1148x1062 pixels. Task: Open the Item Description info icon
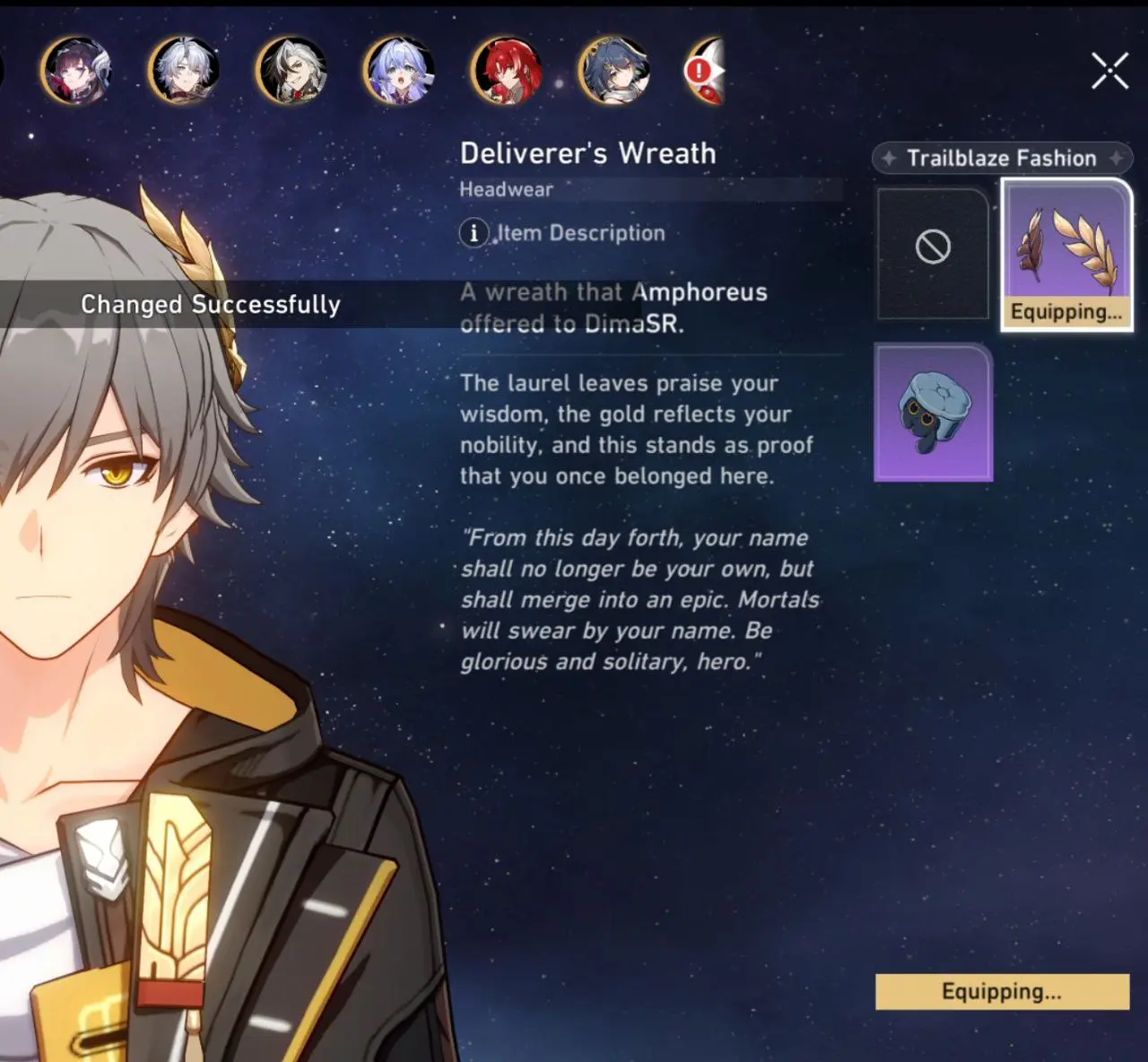coord(474,233)
